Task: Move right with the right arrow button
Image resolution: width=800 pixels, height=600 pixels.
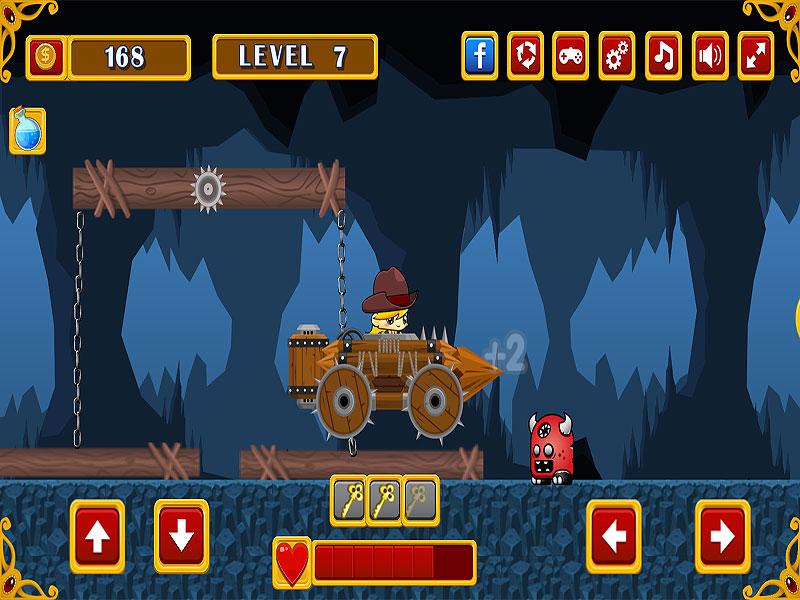Action: click(x=722, y=537)
